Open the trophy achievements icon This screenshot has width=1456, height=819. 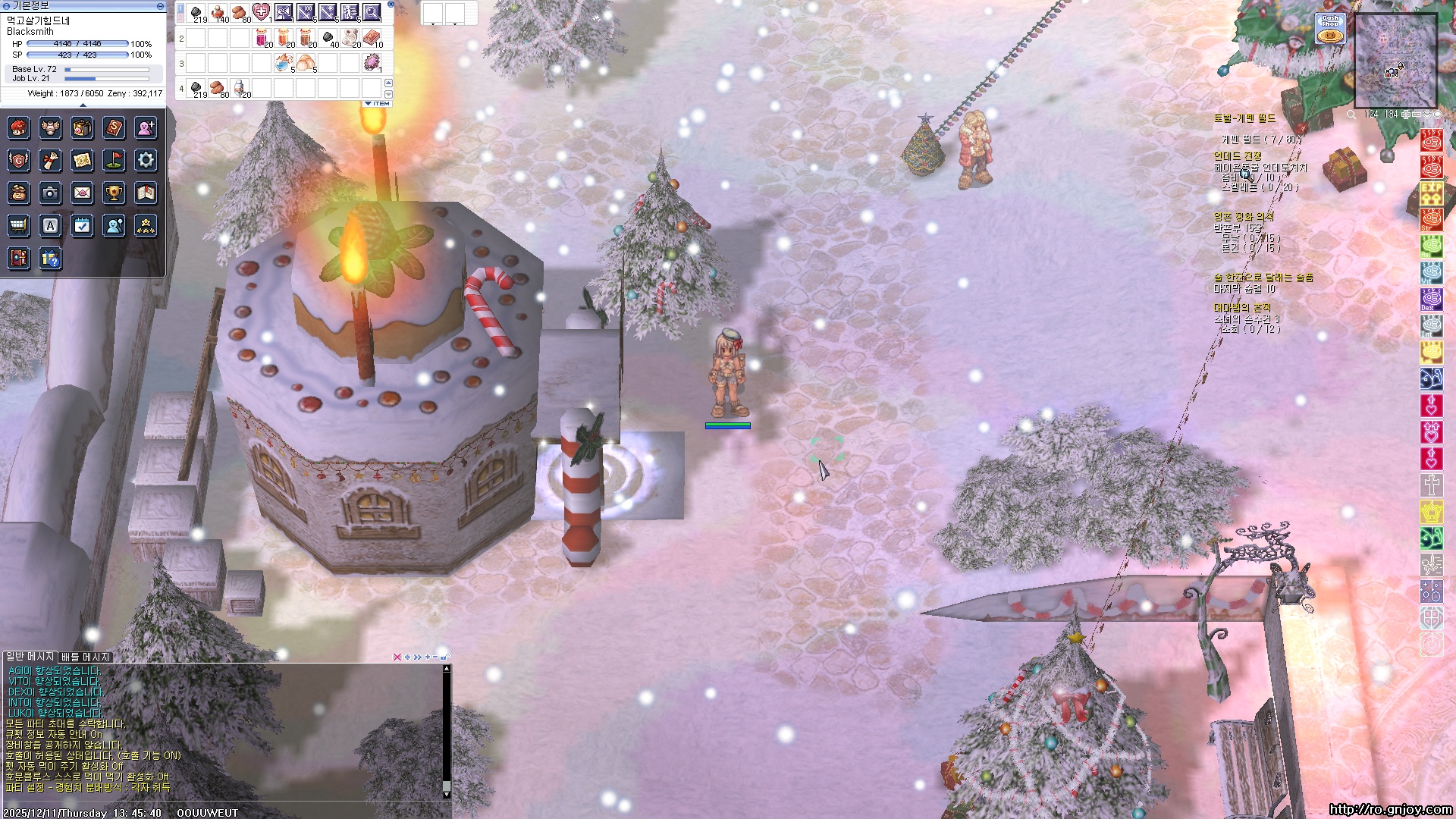coord(114,193)
